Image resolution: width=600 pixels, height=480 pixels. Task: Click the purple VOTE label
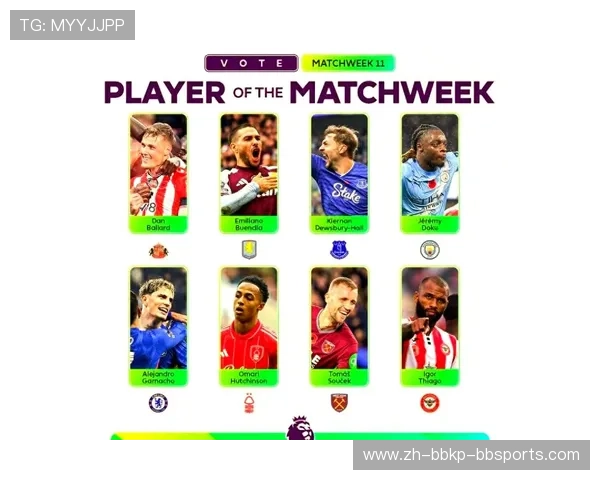(251, 63)
